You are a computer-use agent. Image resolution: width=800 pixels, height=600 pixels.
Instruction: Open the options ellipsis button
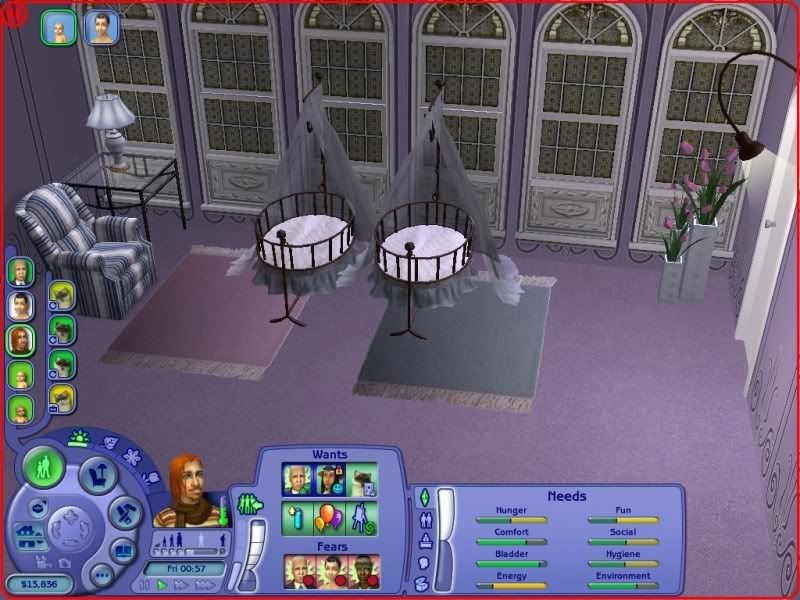coord(101,575)
